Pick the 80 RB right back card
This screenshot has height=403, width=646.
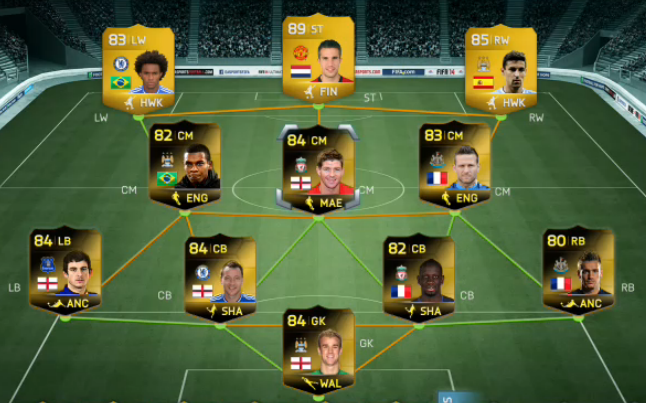577,272
